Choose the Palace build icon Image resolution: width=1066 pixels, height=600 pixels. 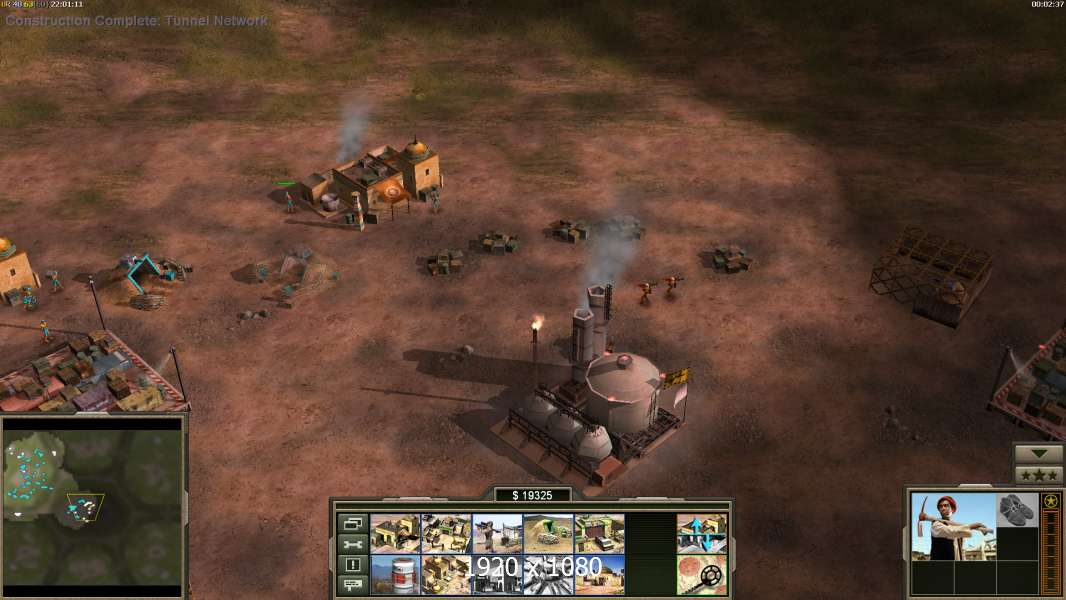pos(446,574)
